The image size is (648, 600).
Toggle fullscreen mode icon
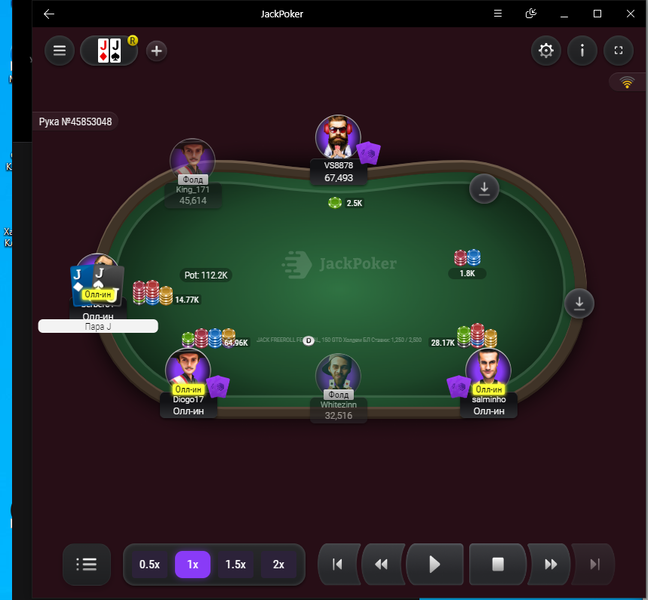tap(618, 51)
